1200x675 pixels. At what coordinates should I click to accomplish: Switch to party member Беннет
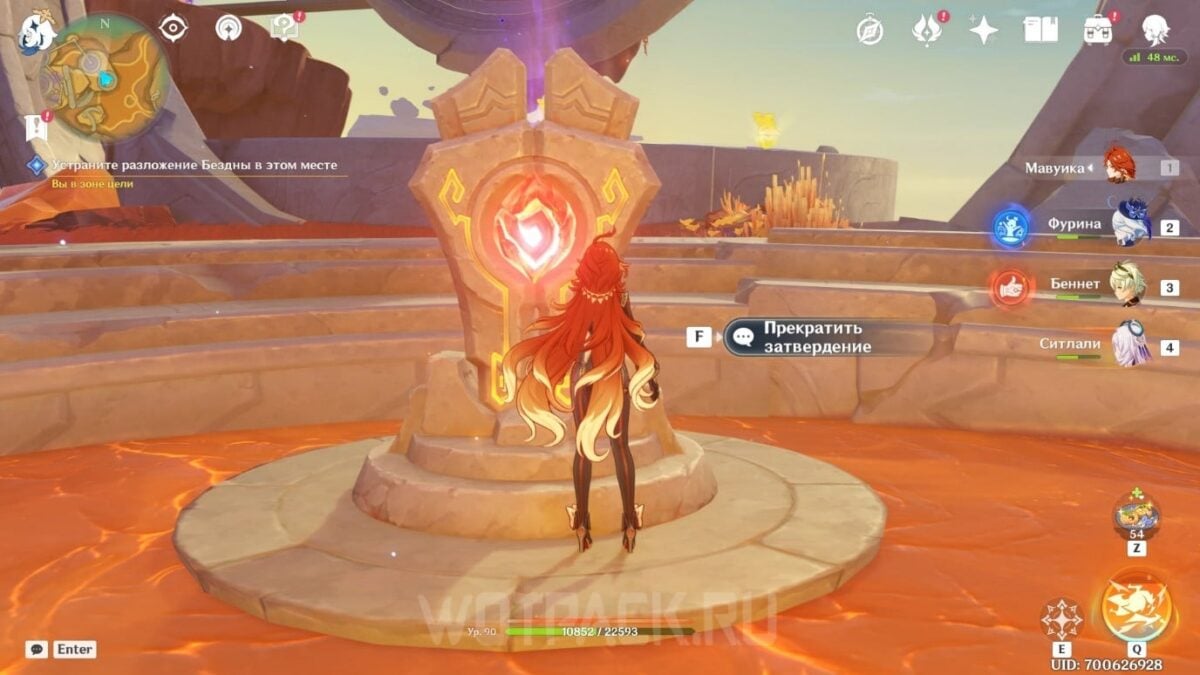[x=1130, y=285]
